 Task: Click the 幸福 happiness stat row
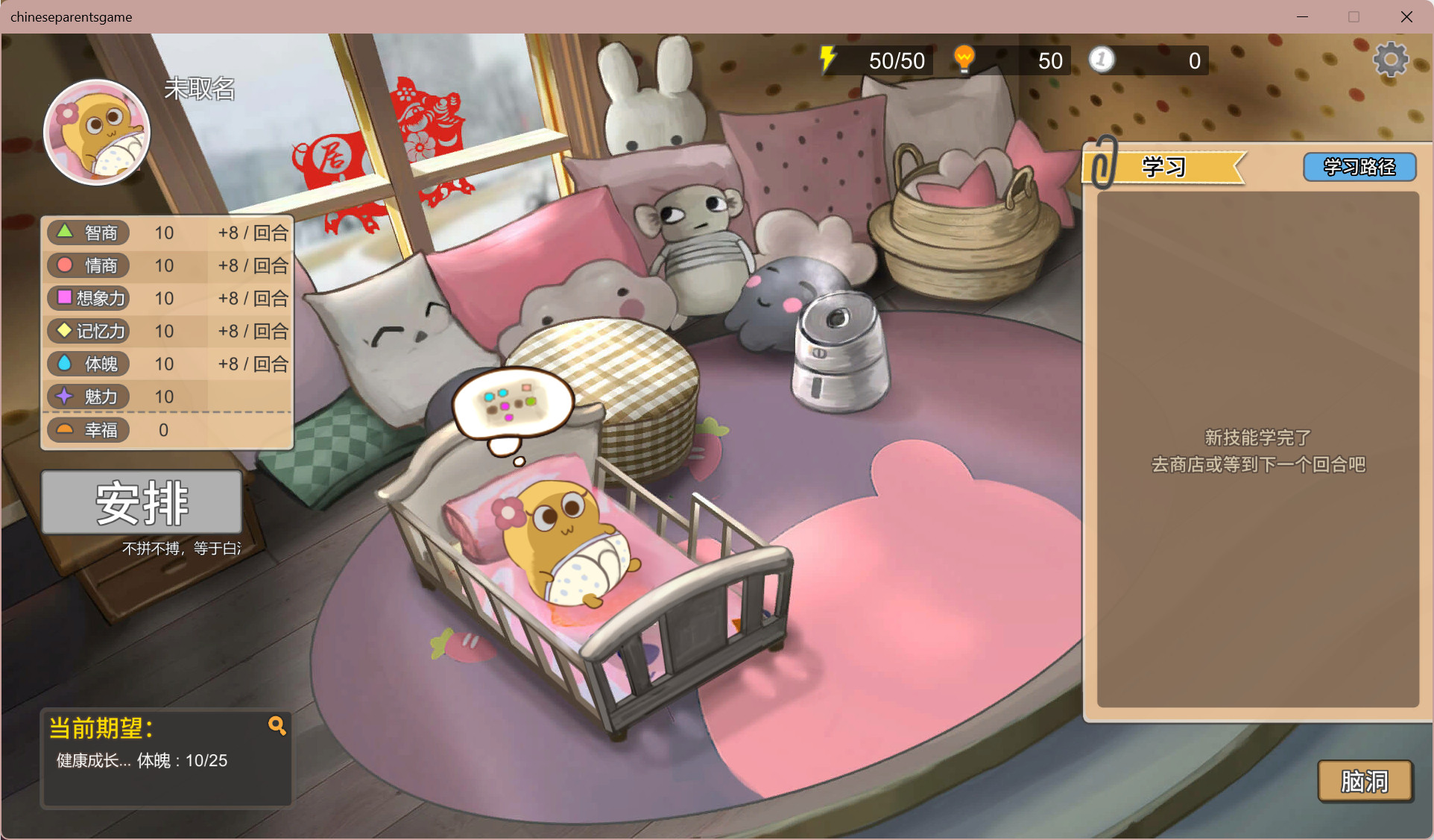coord(167,430)
